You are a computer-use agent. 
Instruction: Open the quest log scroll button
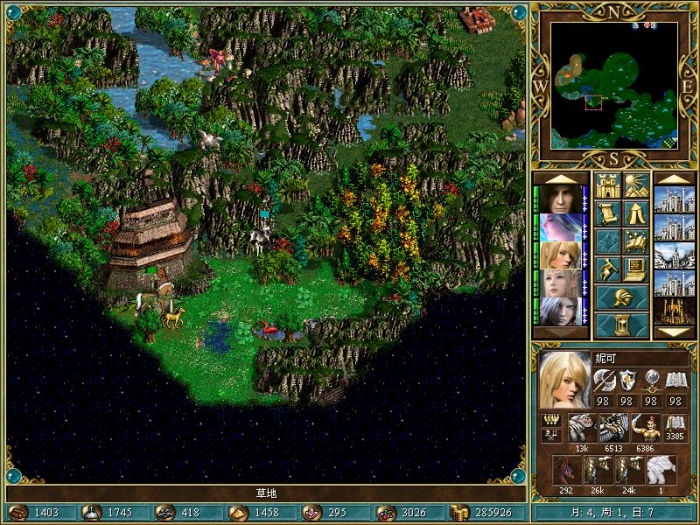(608, 213)
